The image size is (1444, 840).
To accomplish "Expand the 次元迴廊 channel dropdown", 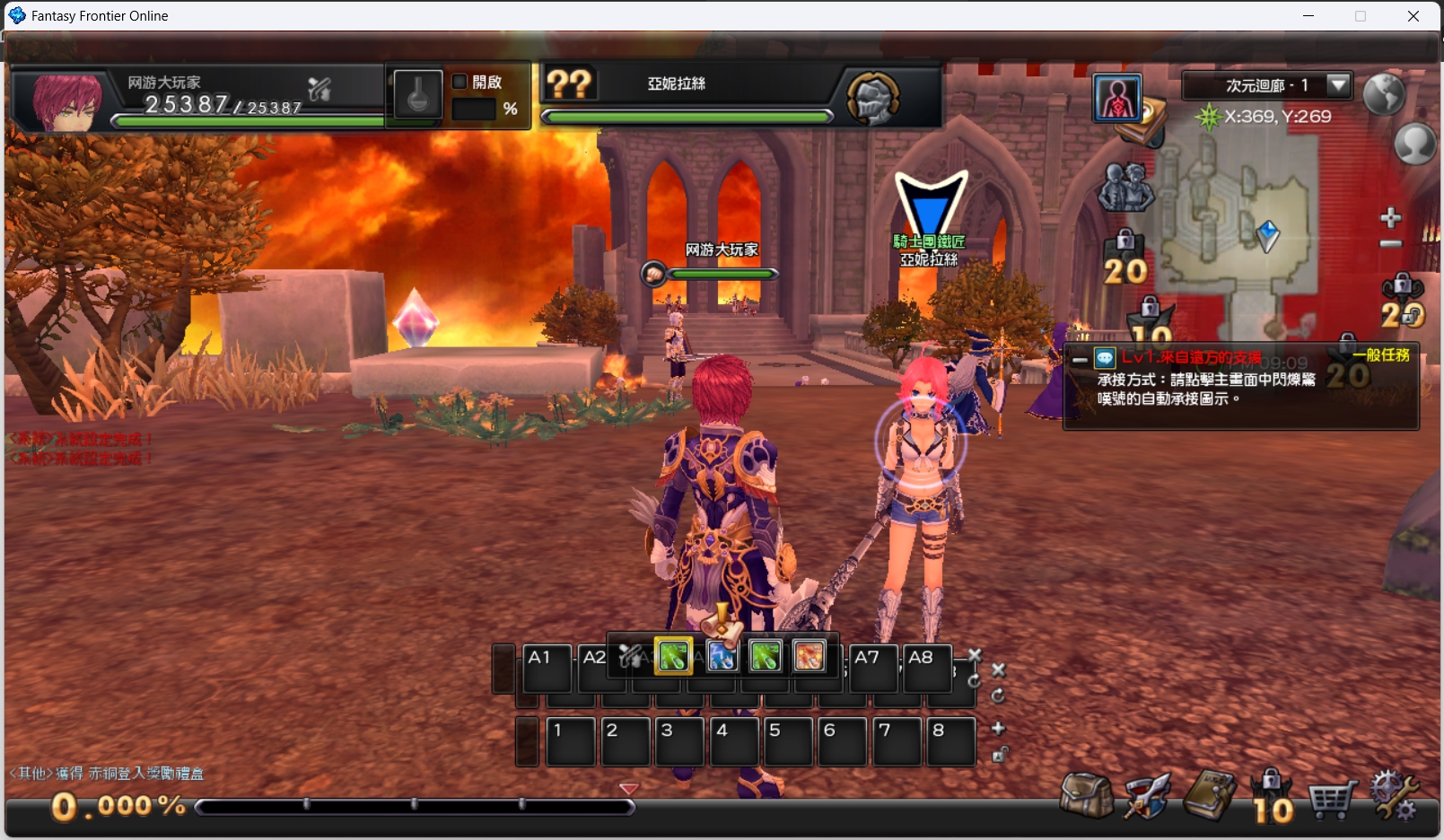I will 1338,85.
